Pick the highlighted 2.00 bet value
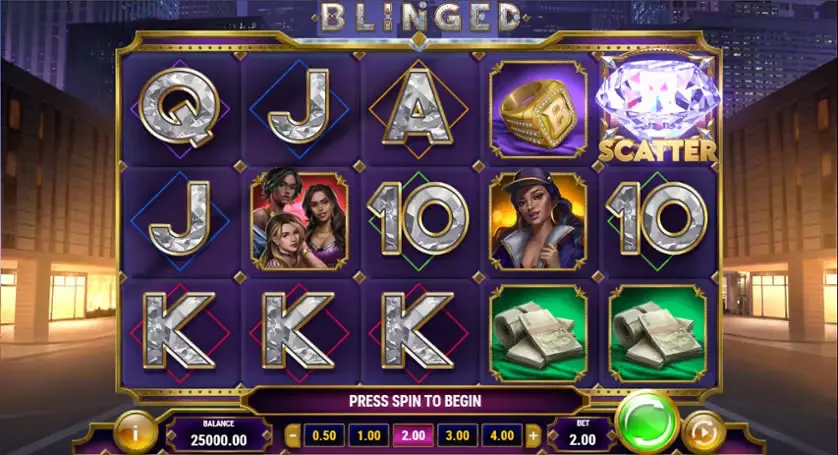838x455 pixels. point(412,436)
